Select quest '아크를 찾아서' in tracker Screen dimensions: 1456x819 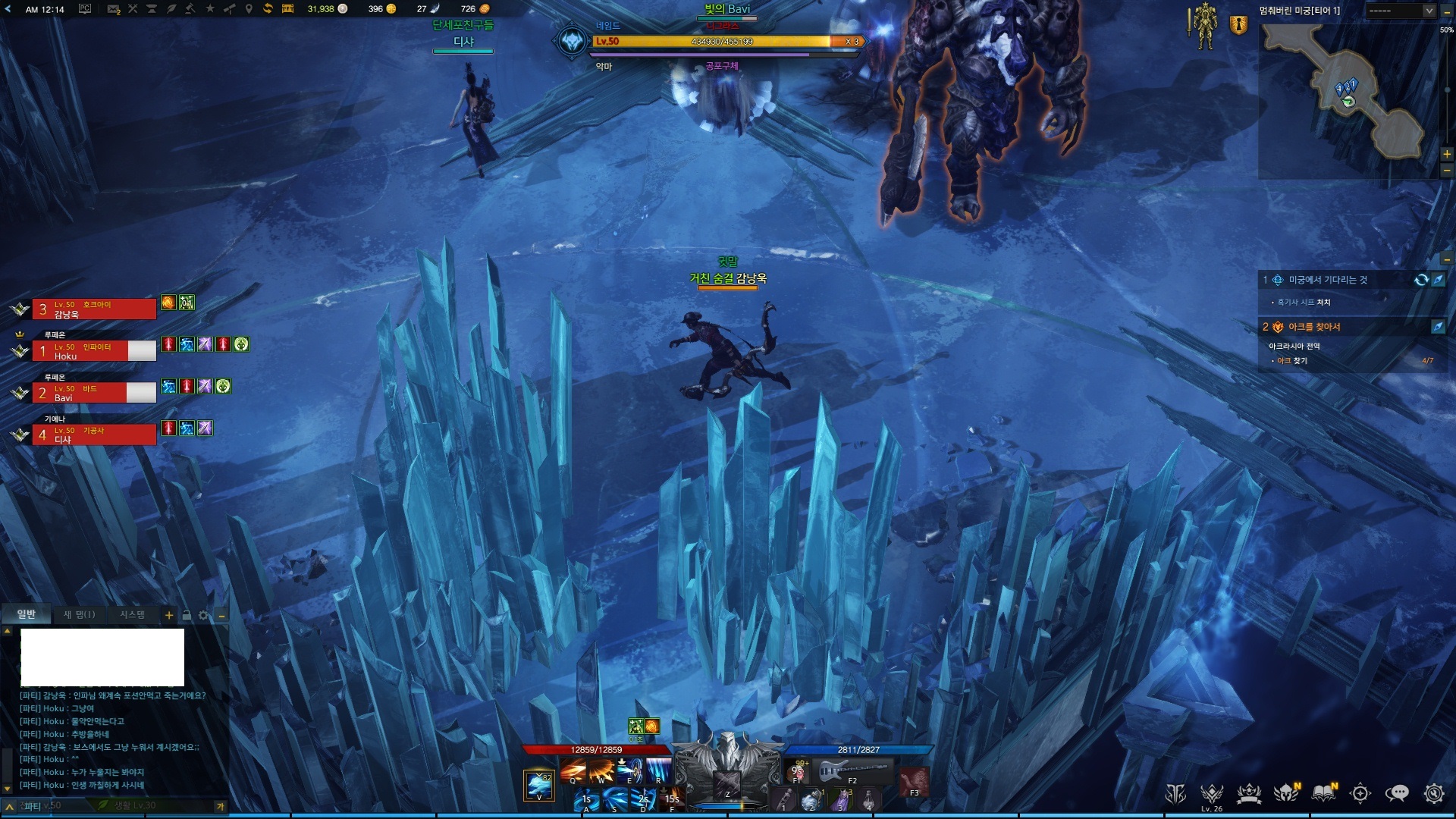coord(1313,327)
